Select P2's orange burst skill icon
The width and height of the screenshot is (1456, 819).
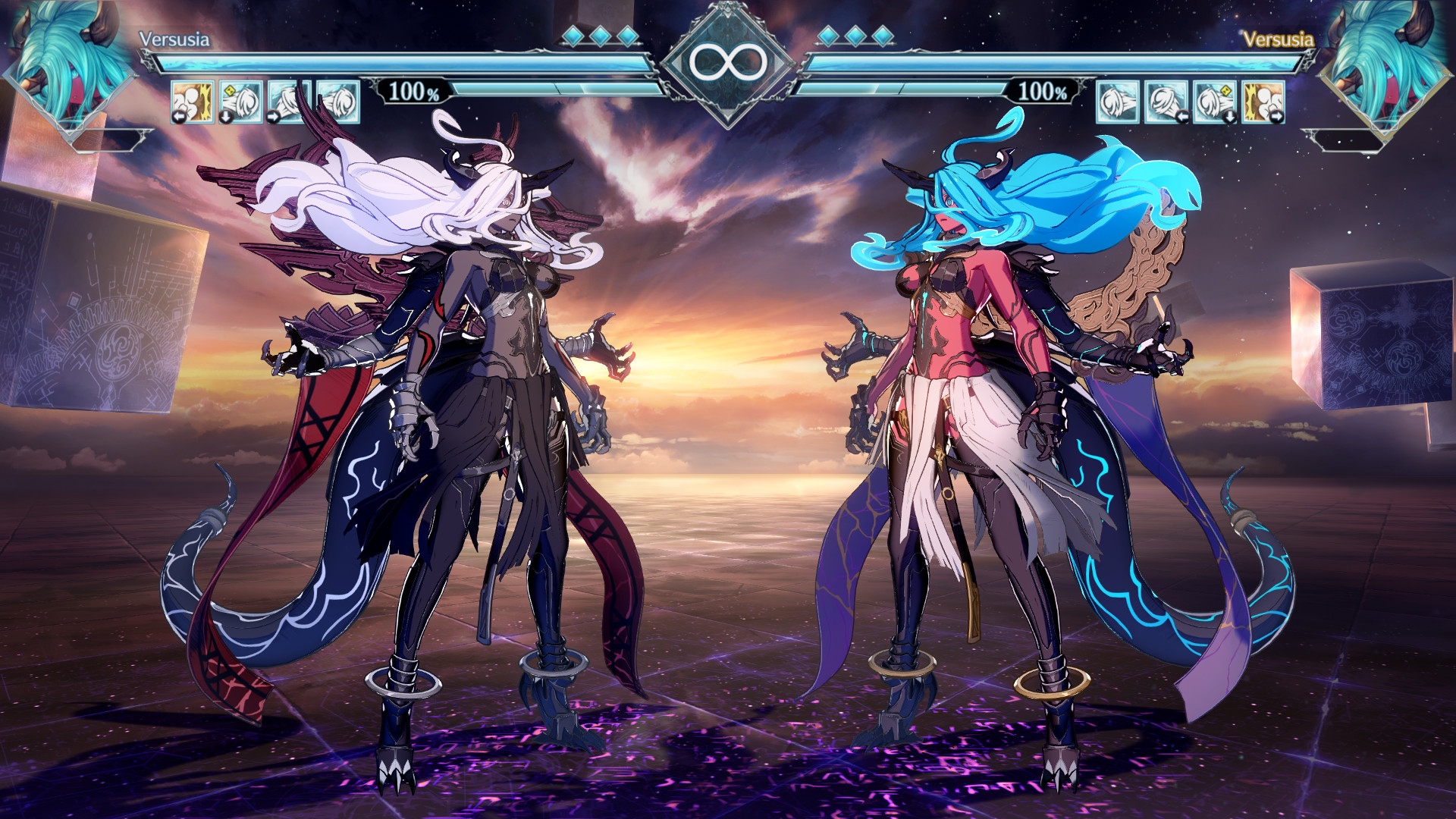(1263, 102)
